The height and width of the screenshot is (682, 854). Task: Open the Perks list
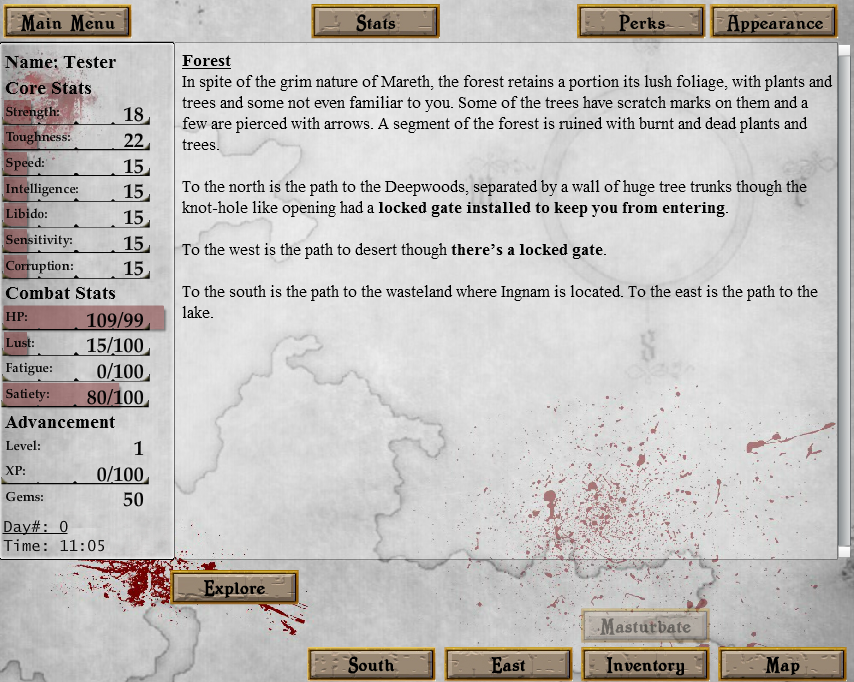[641, 22]
